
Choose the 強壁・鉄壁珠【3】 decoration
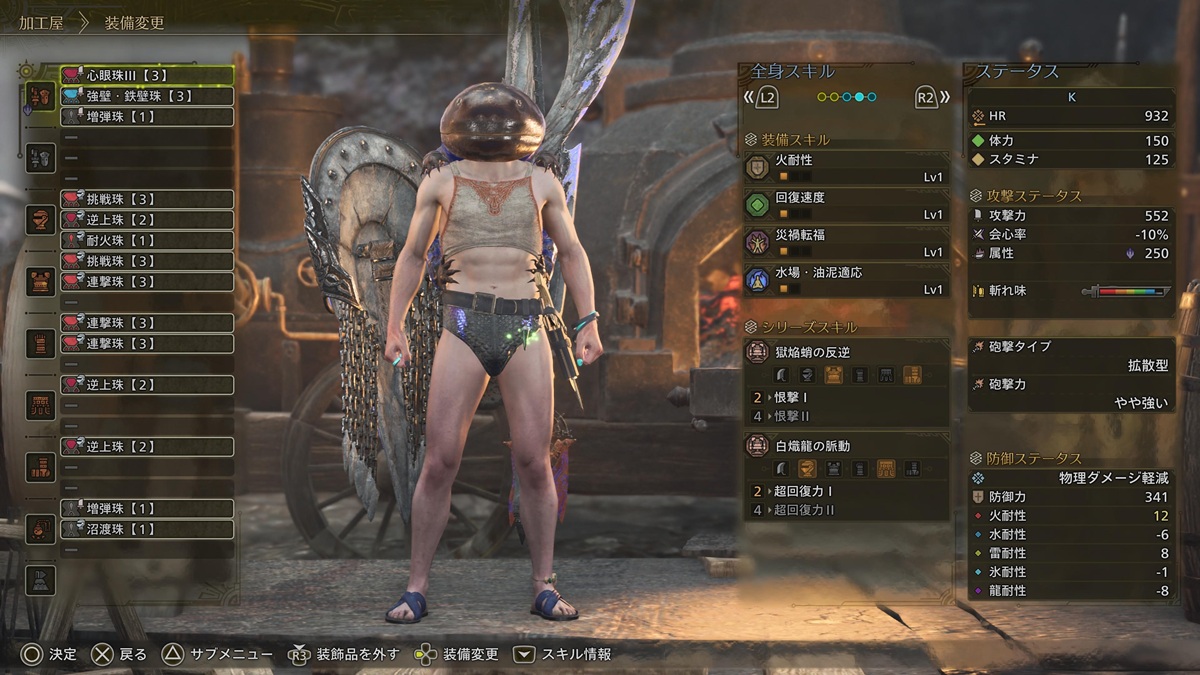point(147,96)
